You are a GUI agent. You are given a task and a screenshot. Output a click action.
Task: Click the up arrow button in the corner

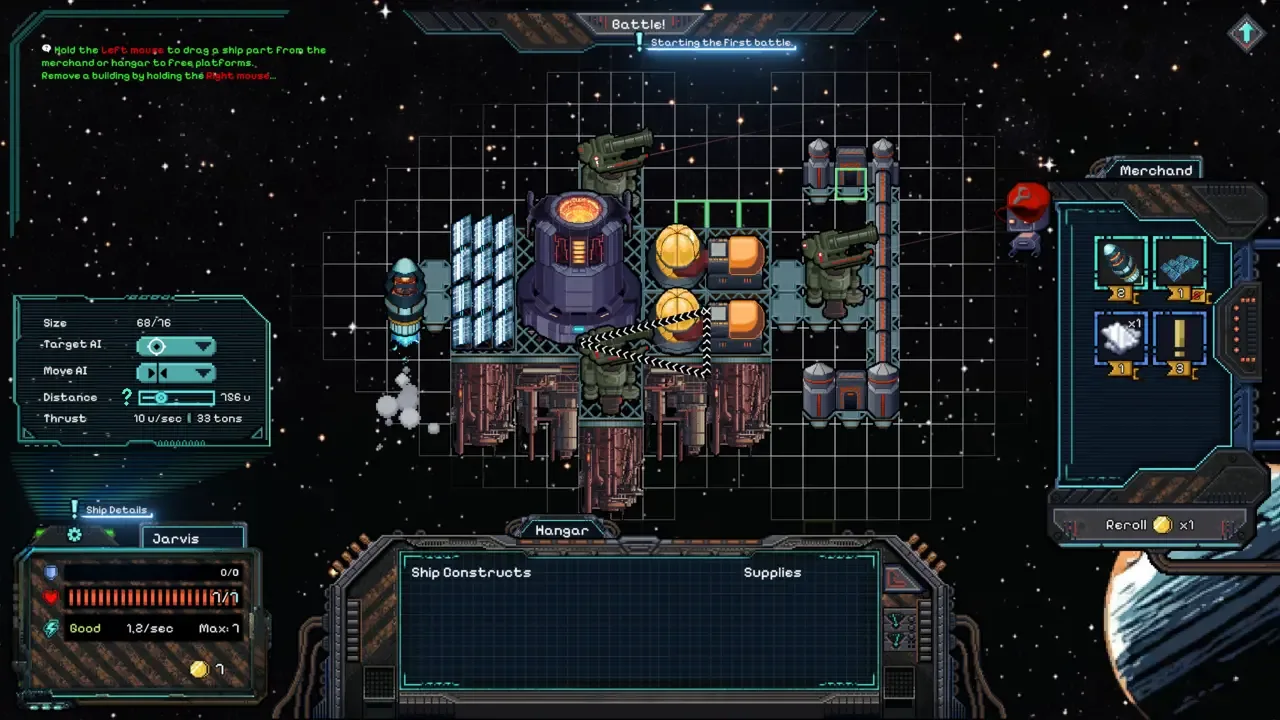point(1246,33)
